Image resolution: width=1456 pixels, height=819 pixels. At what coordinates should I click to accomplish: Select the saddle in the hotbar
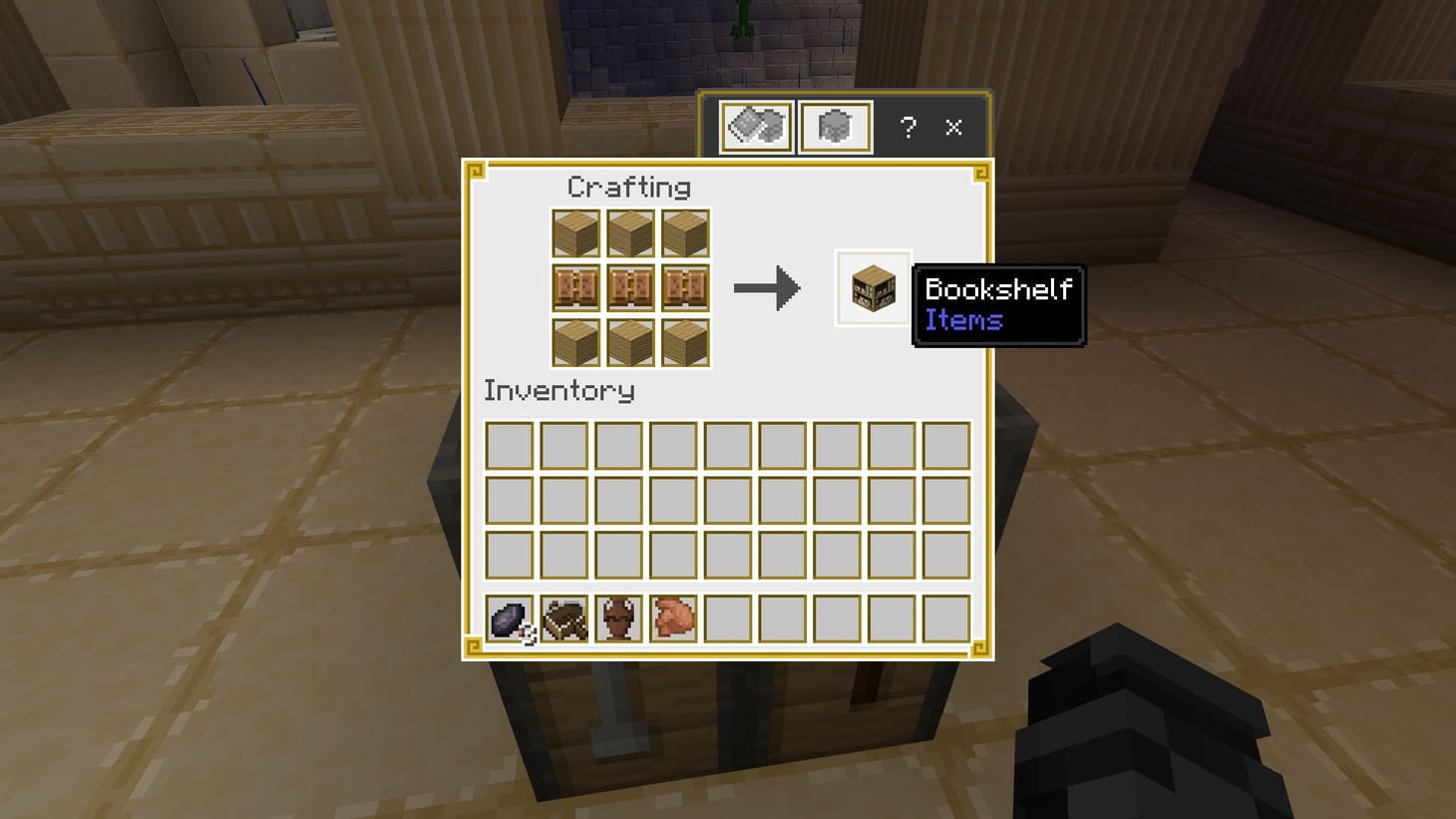pos(563,620)
